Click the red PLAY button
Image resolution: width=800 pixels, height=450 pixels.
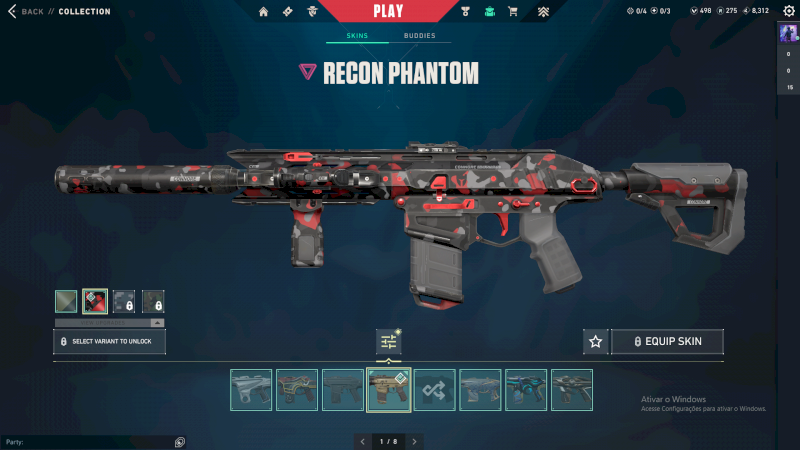pyautogui.click(x=388, y=11)
